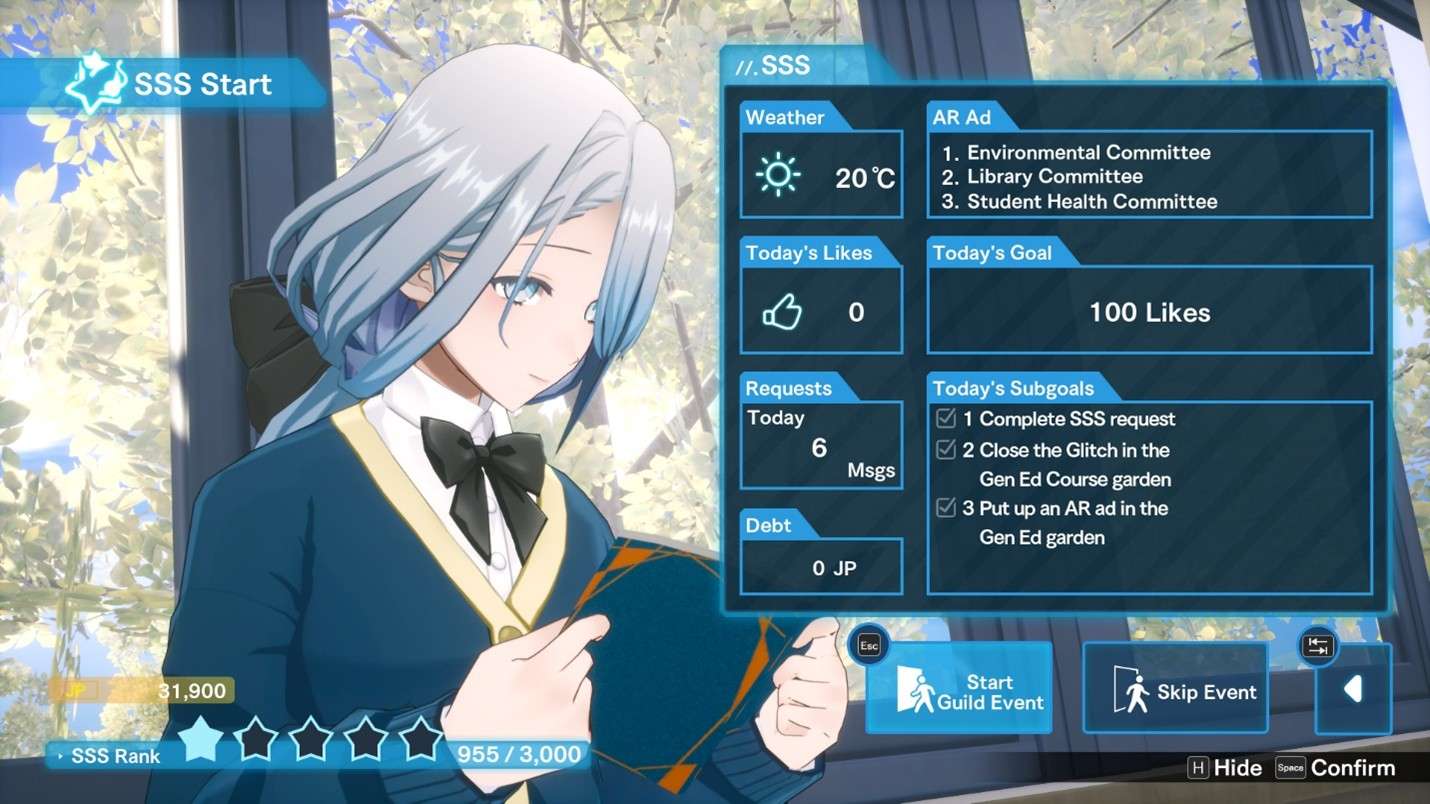Click the left-pointing arrow collapse button

pos(1352,689)
